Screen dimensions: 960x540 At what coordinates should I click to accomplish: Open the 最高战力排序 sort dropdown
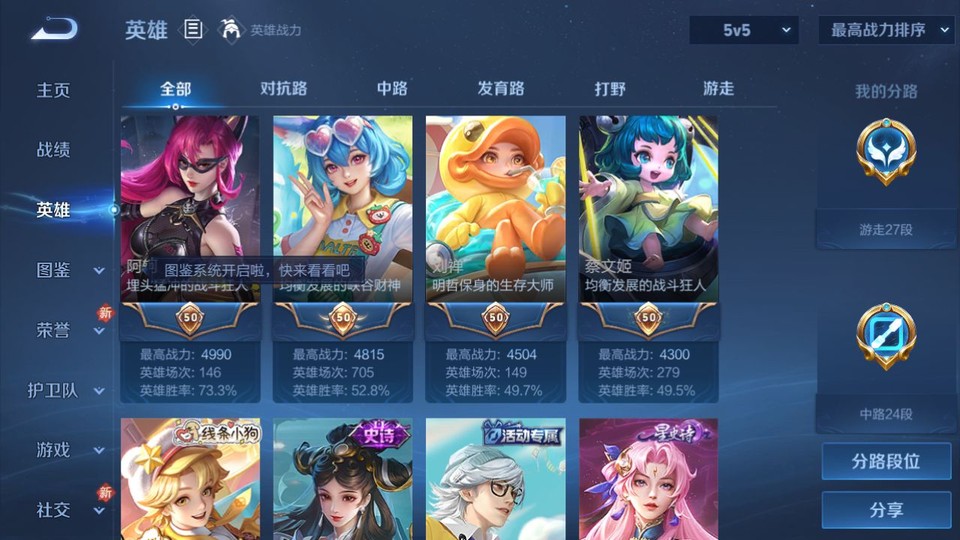pos(887,30)
